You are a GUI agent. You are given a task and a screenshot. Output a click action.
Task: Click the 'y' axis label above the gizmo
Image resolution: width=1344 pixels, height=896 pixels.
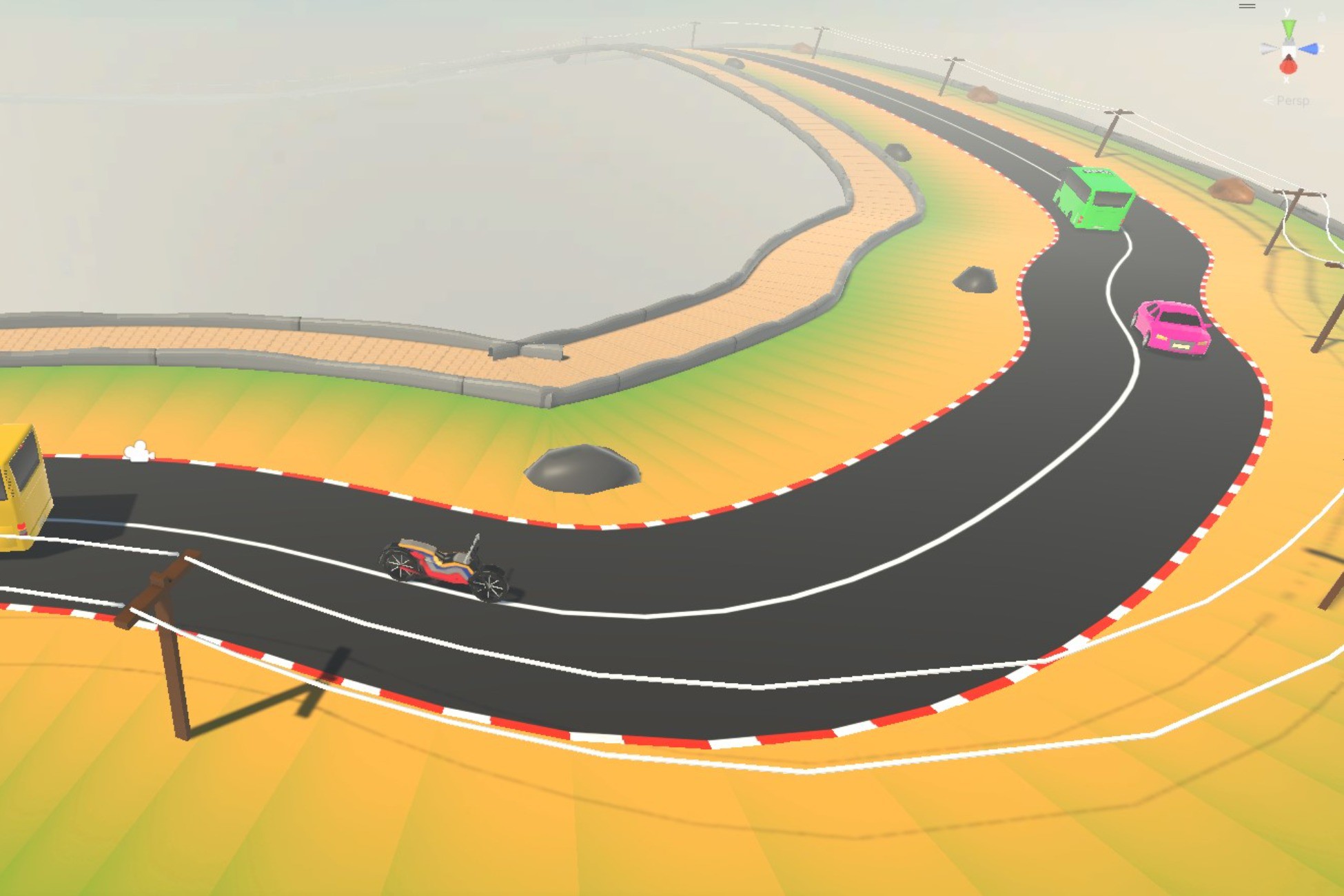[x=1287, y=11]
